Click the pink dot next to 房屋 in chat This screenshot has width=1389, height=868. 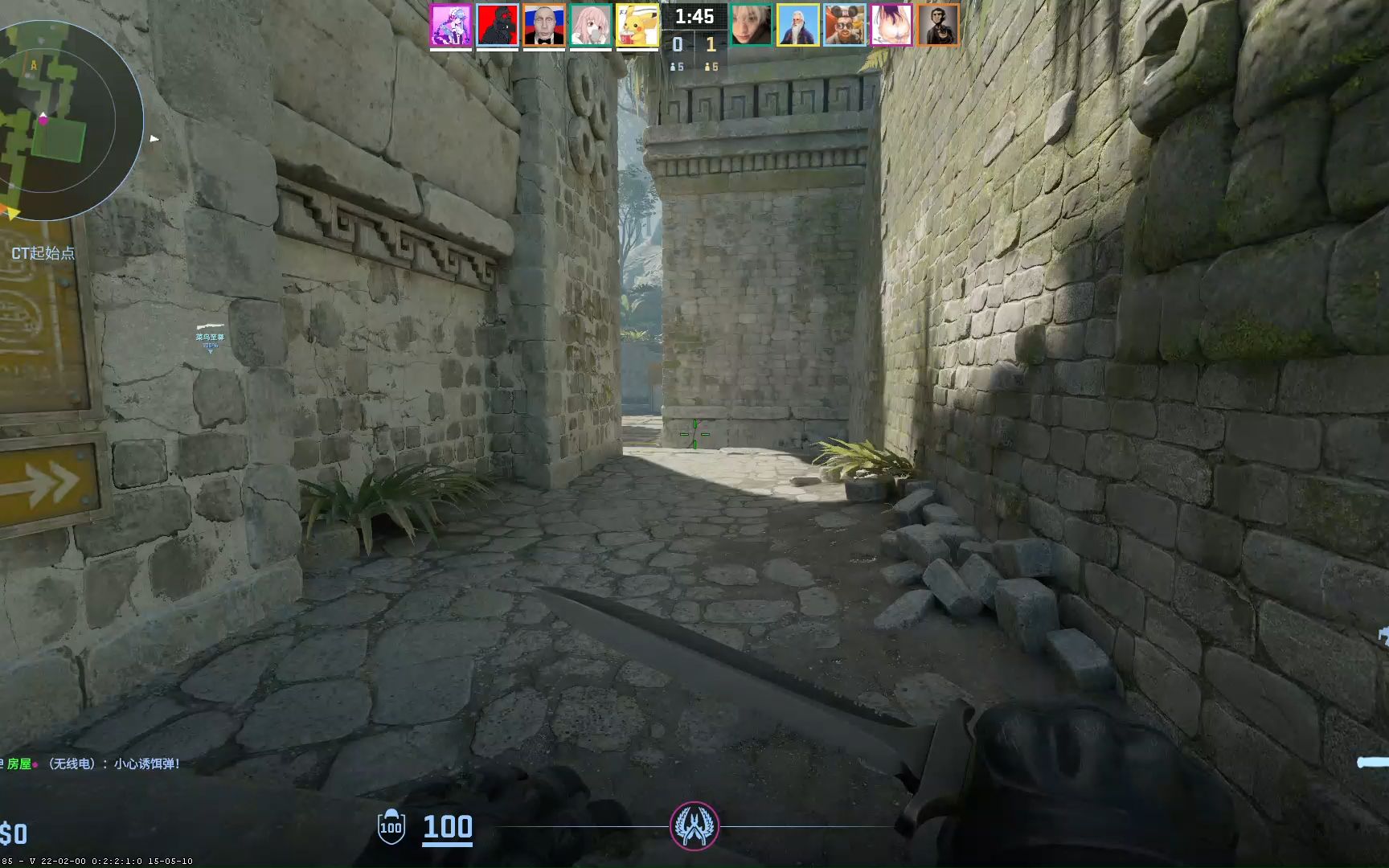(x=35, y=764)
